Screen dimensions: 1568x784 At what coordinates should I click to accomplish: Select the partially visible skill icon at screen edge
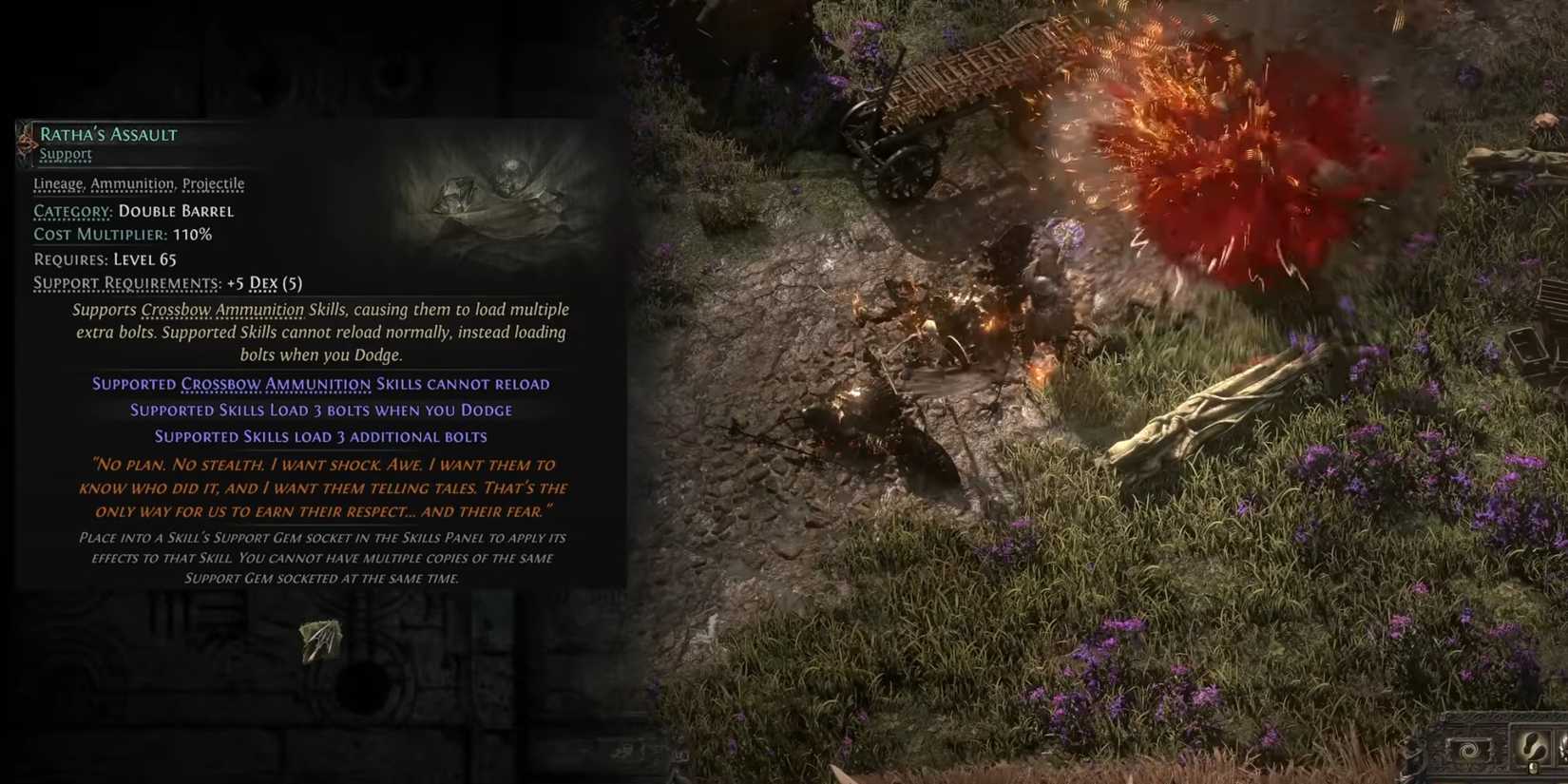pyautogui.click(x=1562, y=749)
